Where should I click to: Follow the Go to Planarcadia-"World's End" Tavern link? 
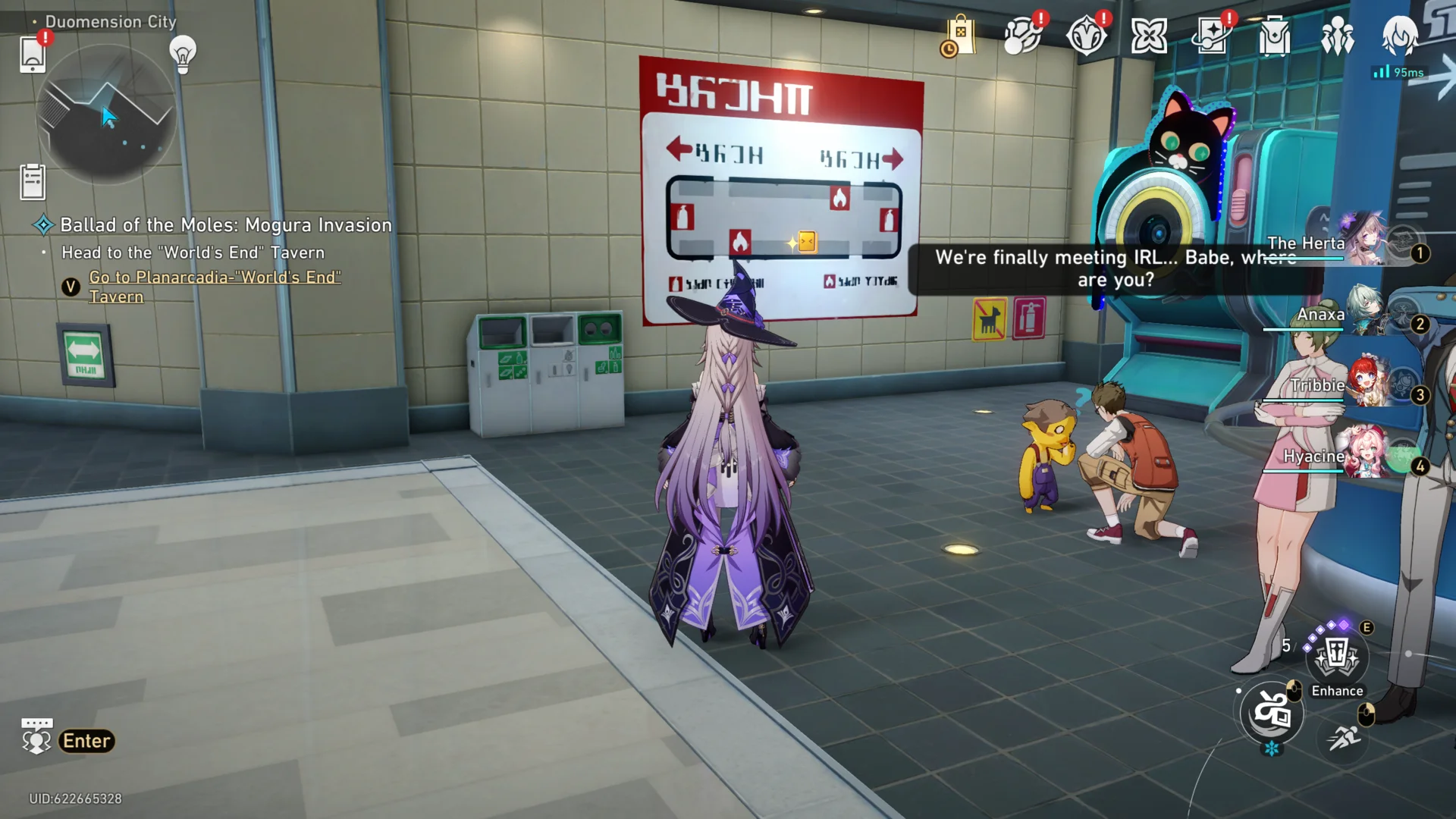[x=215, y=287]
